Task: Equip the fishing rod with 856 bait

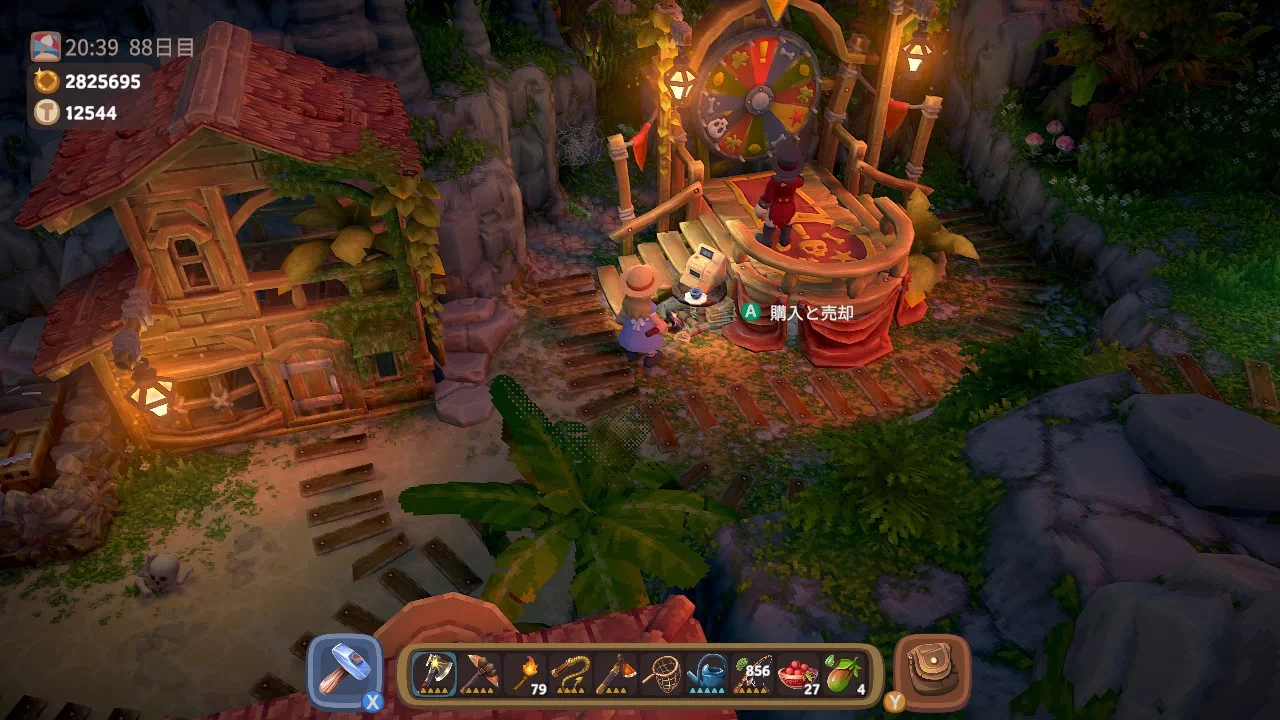Action: click(x=753, y=668)
